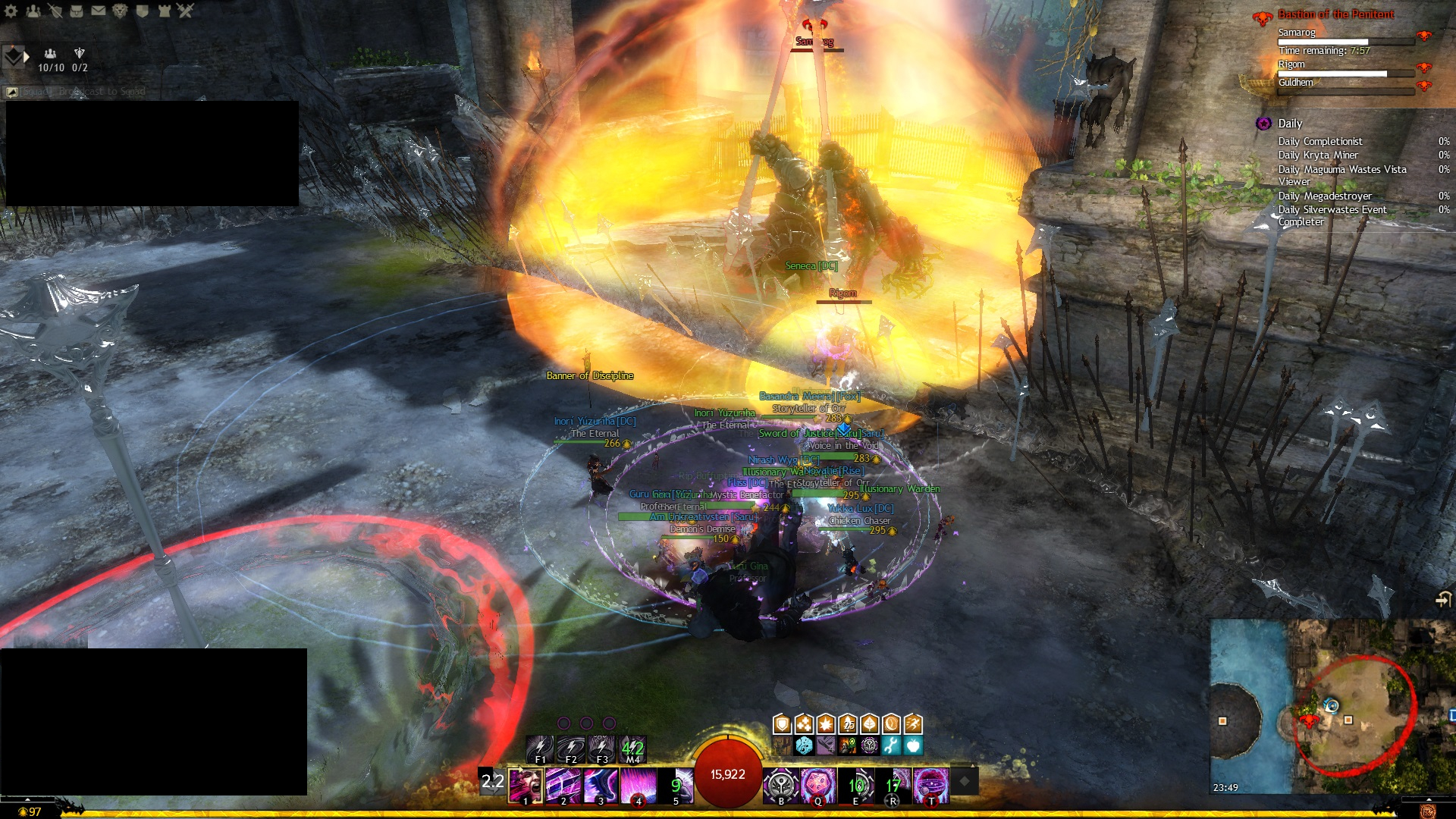Open the World vs World castle icon
The width and height of the screenshot is (1456, 819).
[164, 11]
